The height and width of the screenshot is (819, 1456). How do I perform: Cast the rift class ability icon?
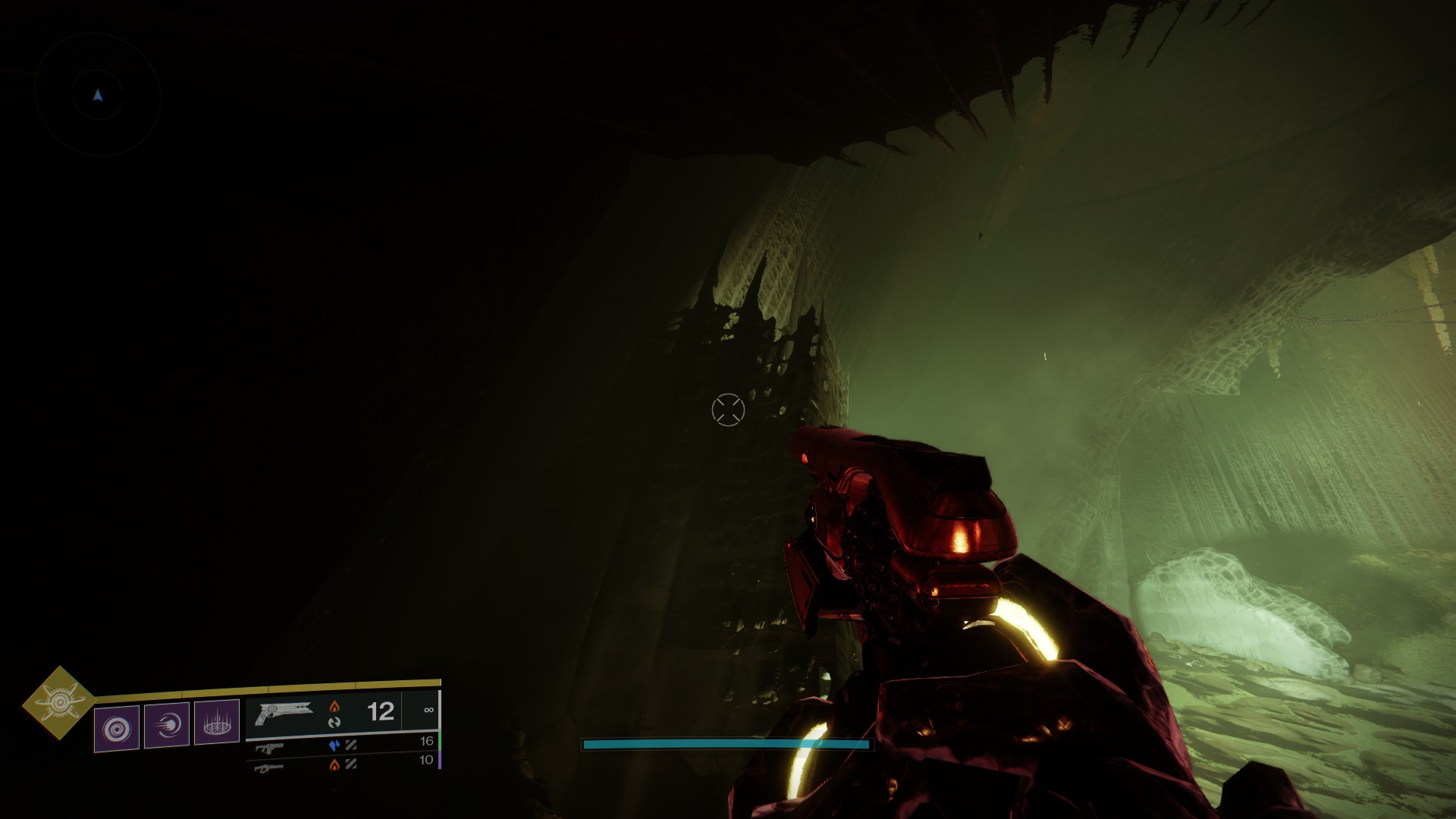pos(217,721)
